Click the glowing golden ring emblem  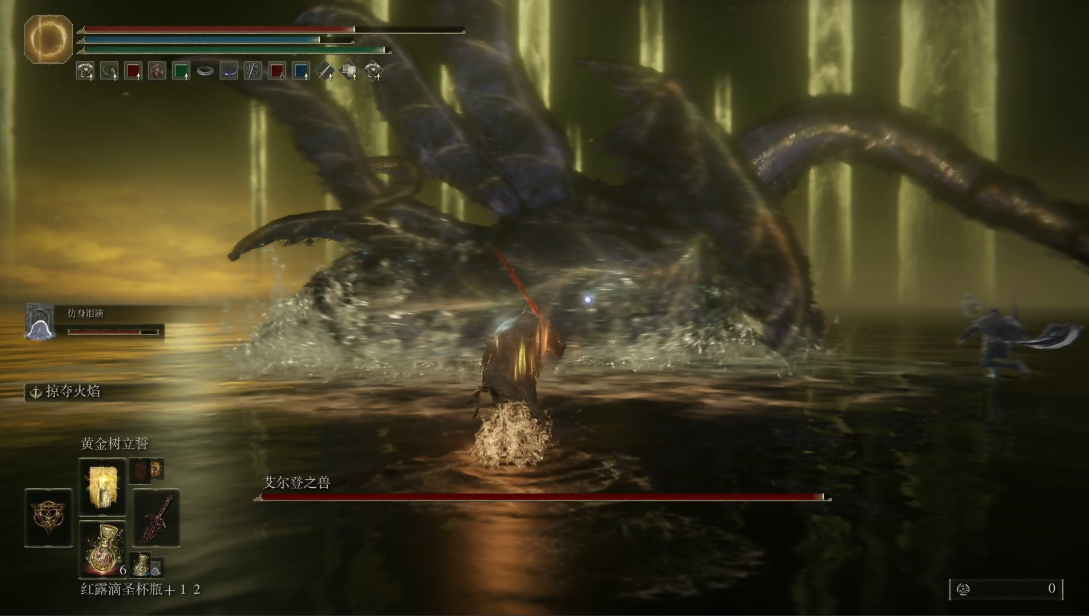pyautogui.click(x=48, y=39)
